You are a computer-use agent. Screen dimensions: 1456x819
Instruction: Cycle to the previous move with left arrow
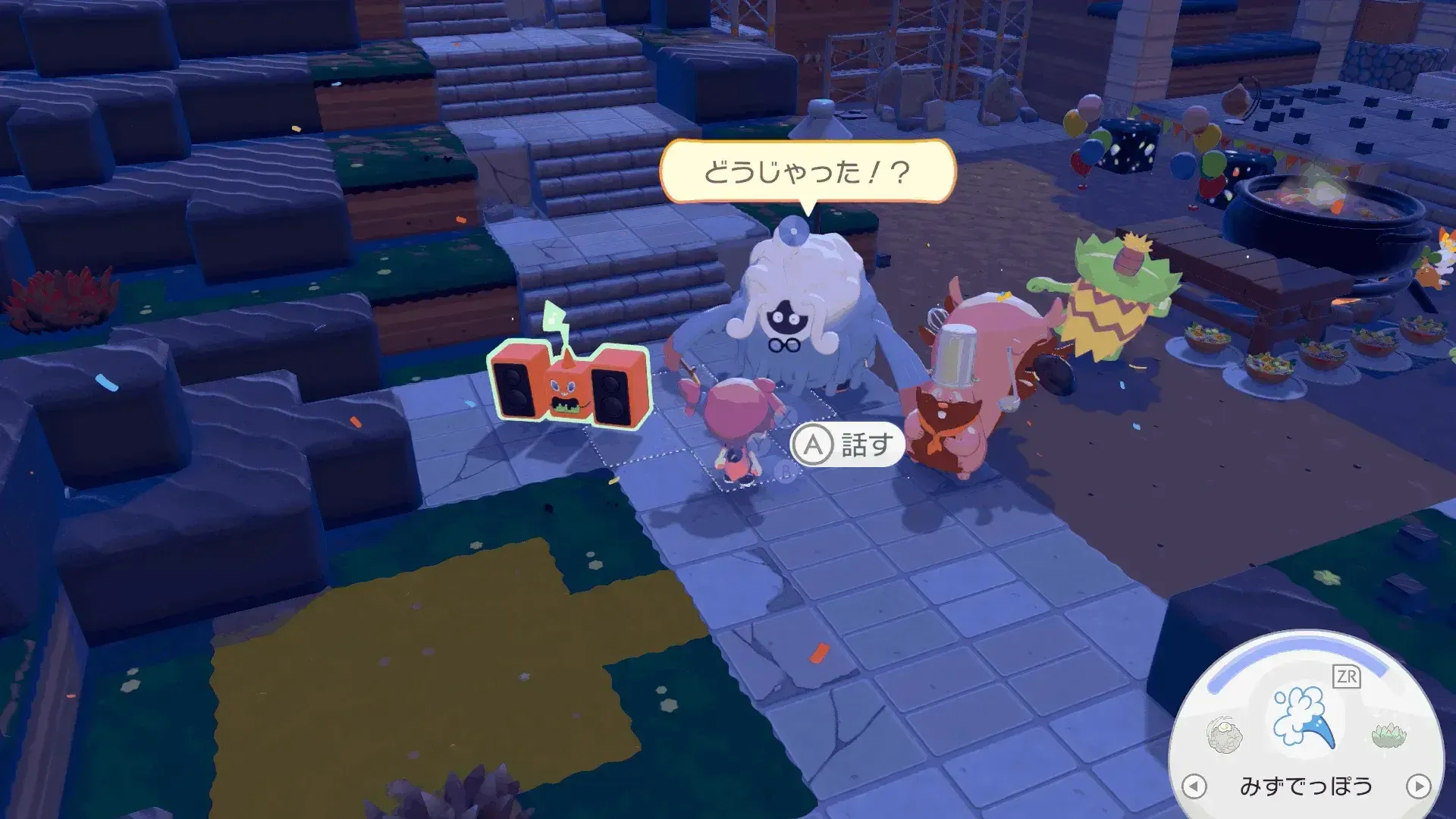(1195, 785)
